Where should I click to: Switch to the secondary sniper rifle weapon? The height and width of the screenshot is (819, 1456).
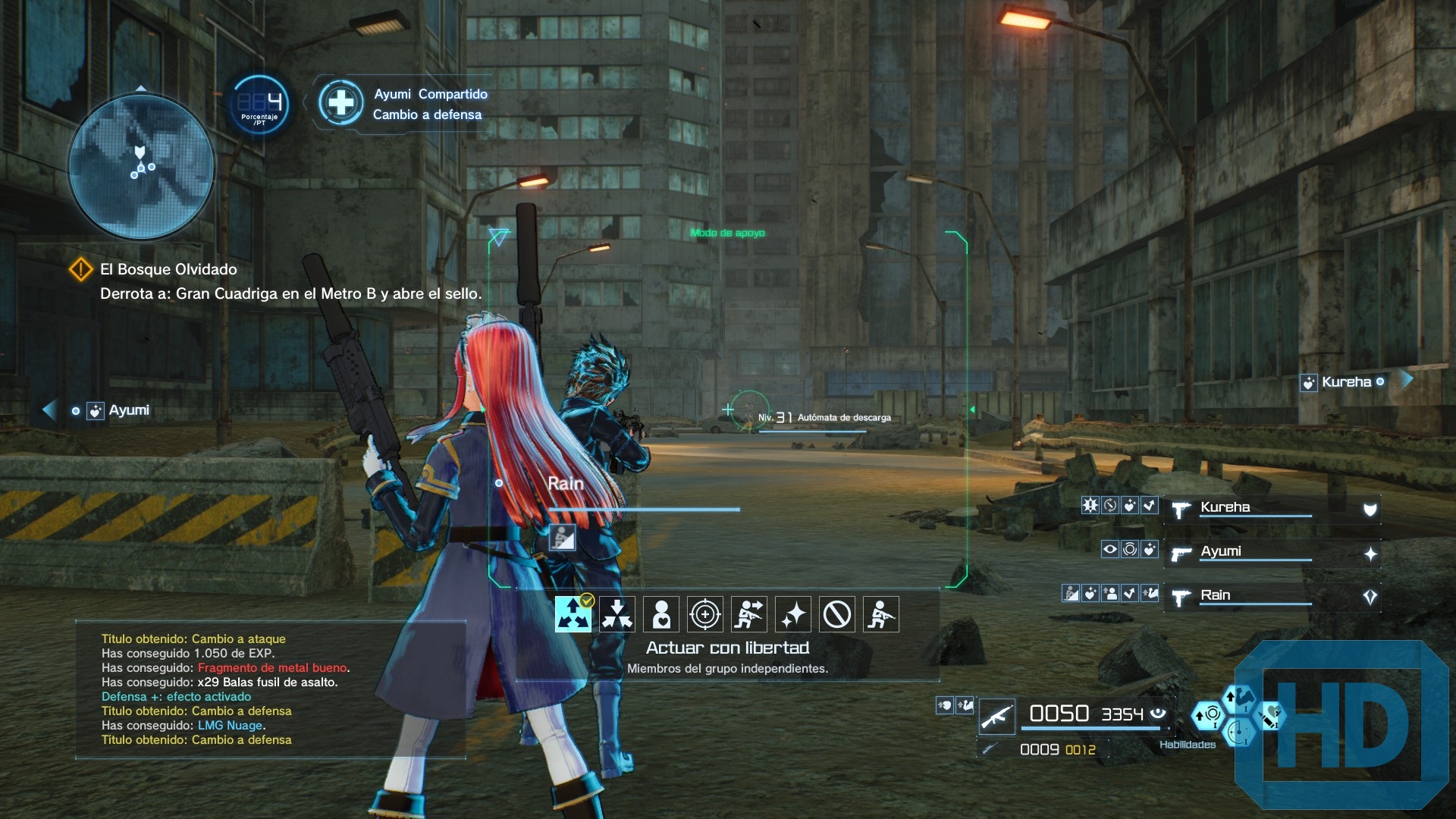click(989, 749)
